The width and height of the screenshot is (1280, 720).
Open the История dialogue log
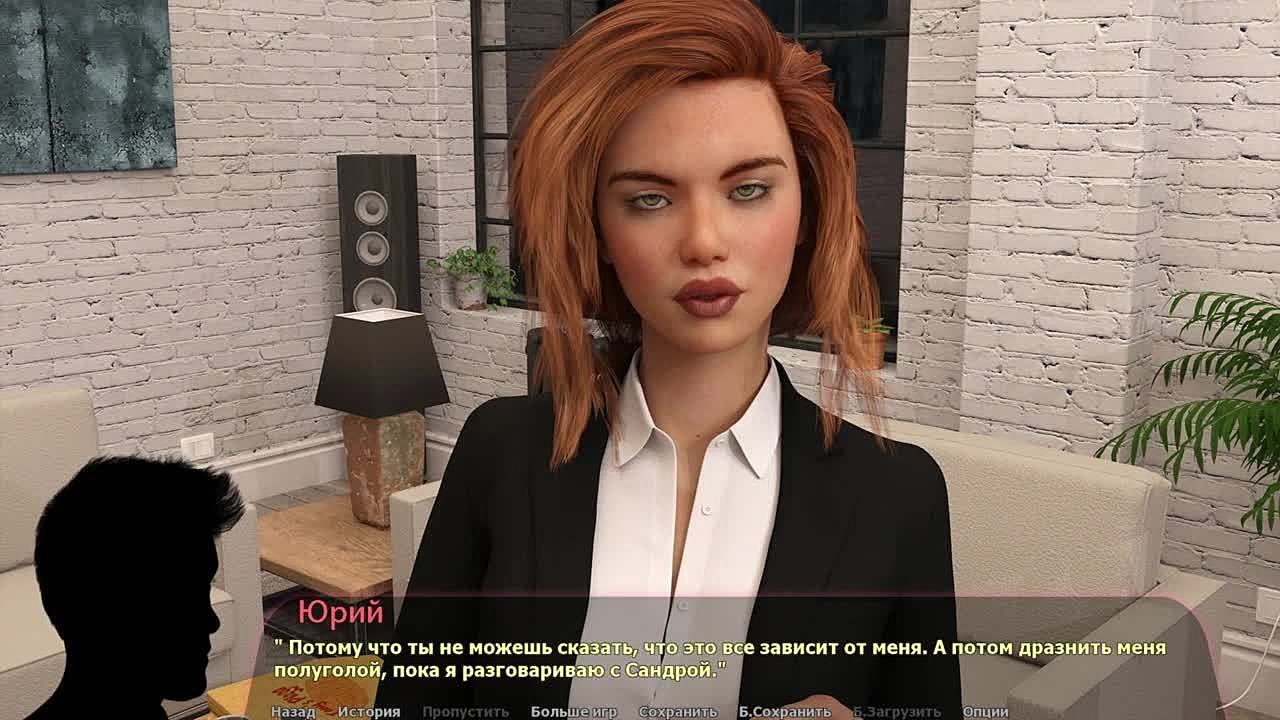[x=368, y=712]
